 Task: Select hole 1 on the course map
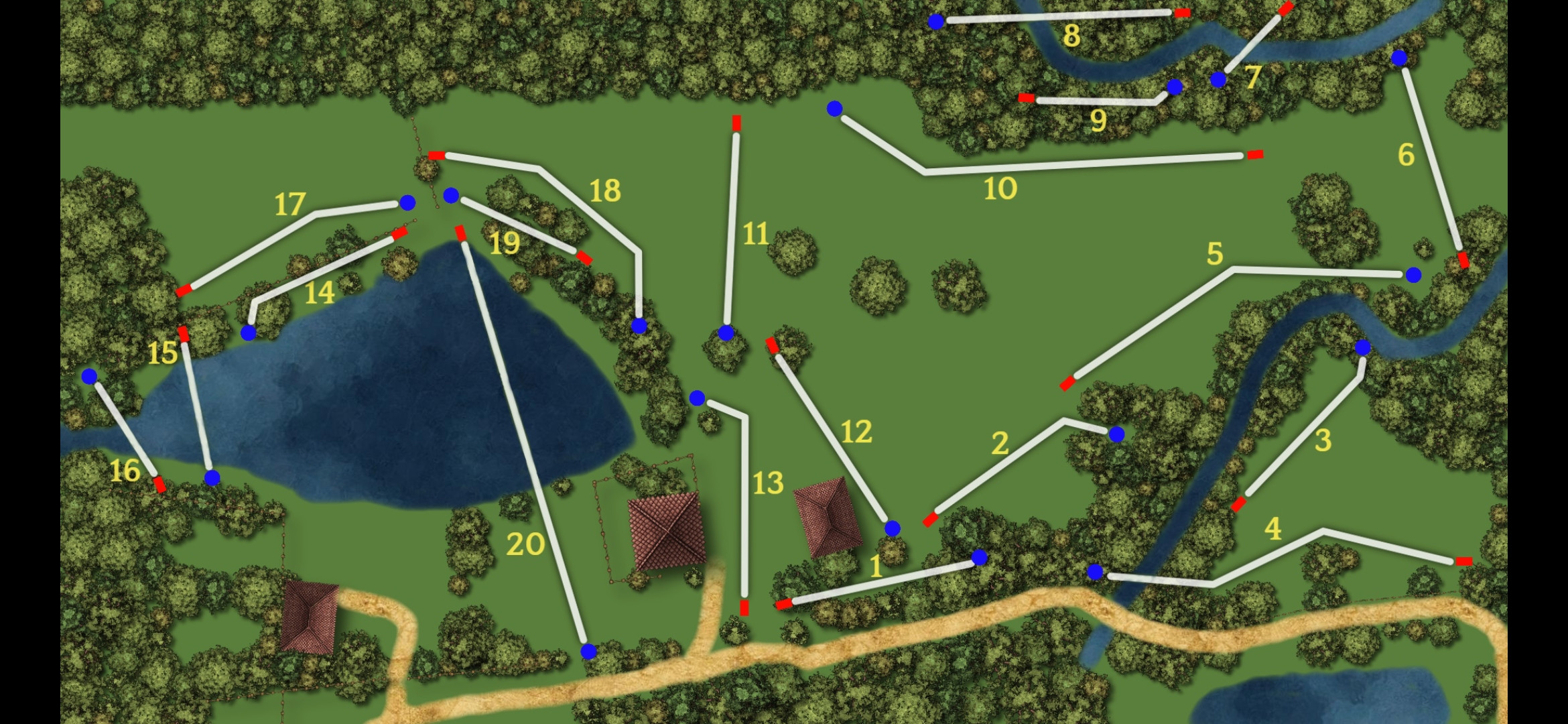(876, 567)
